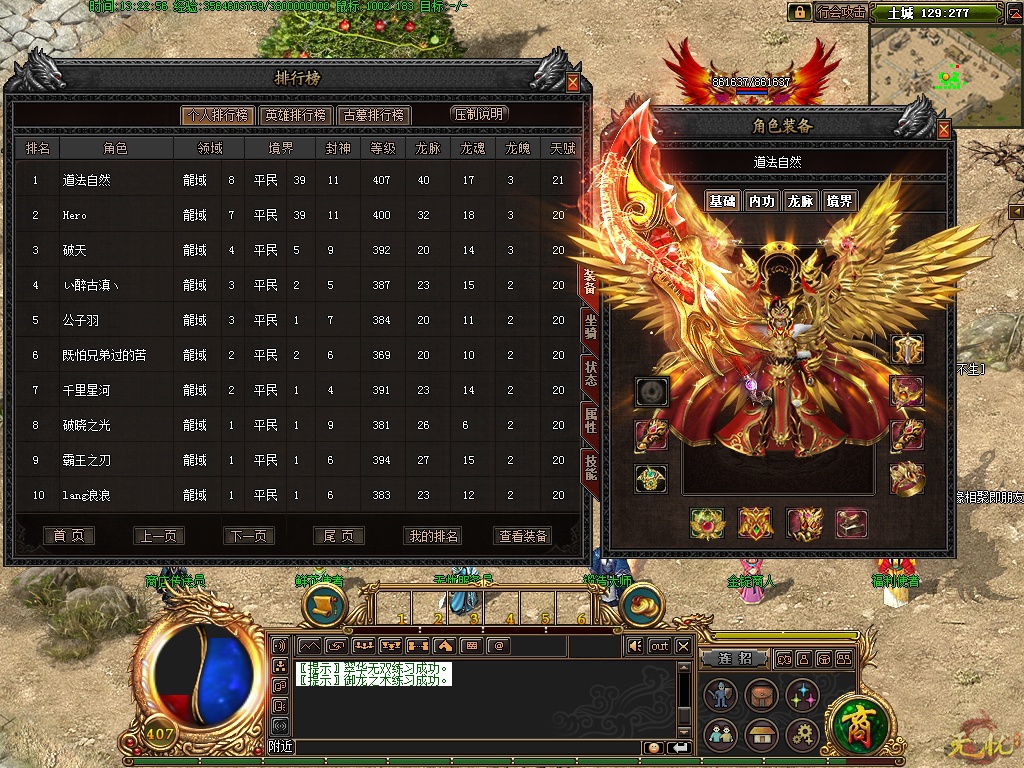Close the 排行榜 ranking window
1024x768 pixels.
pyautogui.click(x=573, y=83)
